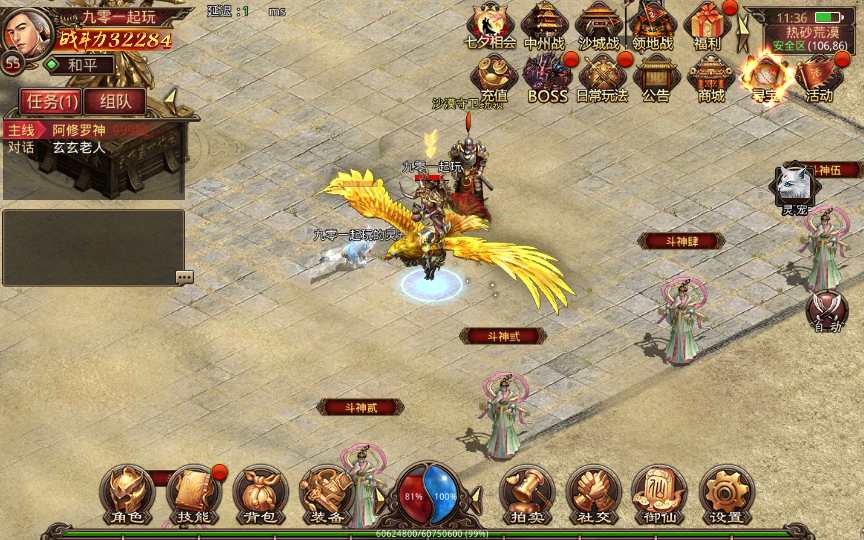The image size is (864, 540).
Task: Open the 社交 social menu
Action: click(593, 494)
